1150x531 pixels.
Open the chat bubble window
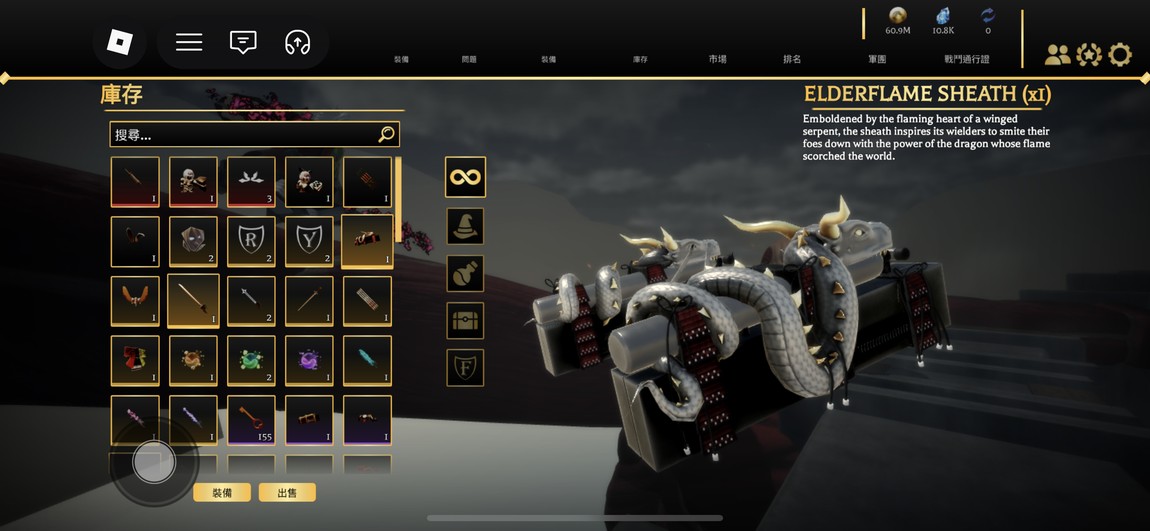[x=243, y=42]
